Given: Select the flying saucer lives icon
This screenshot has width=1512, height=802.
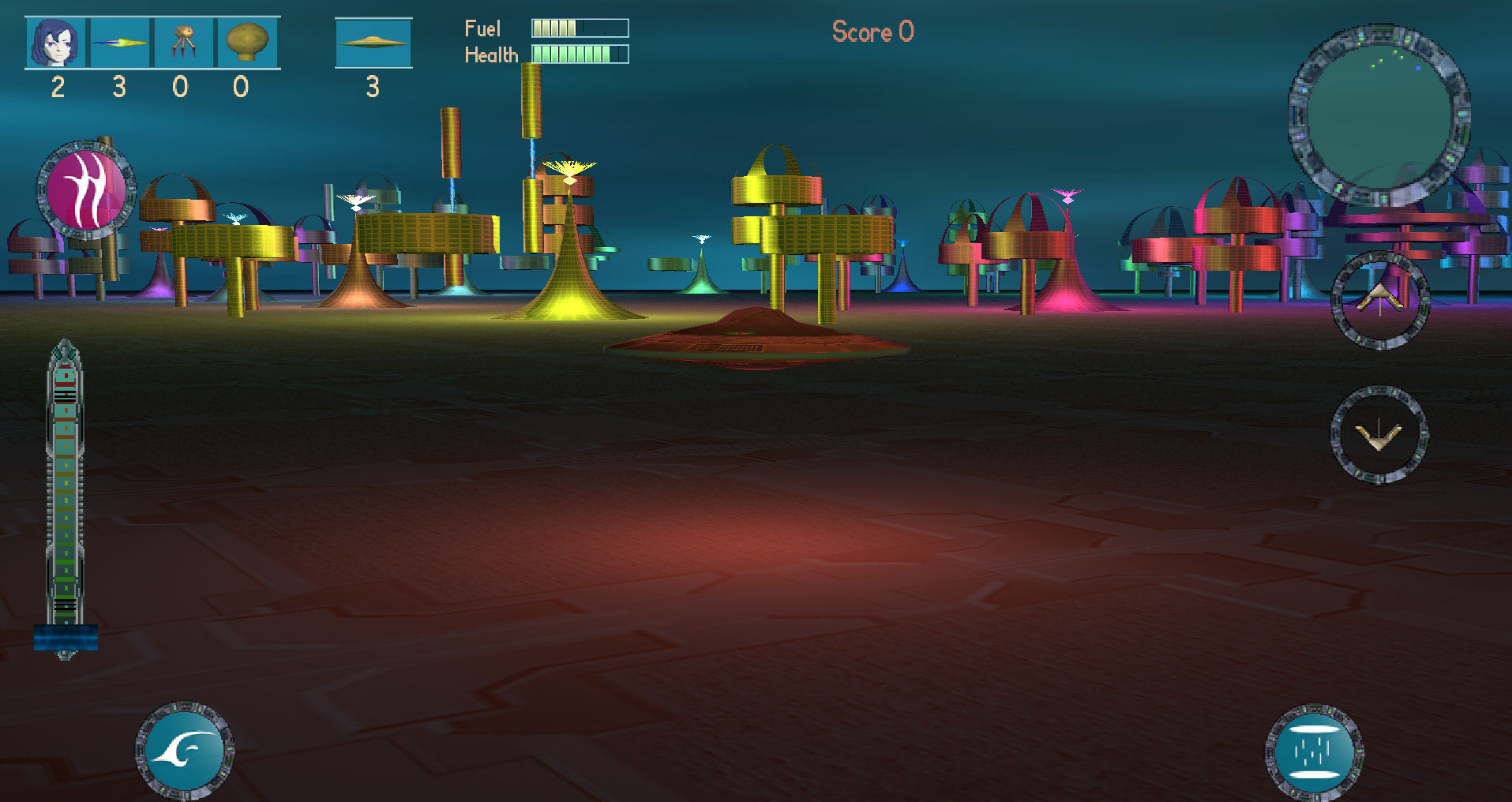Looking at the screenshot, I should pos(373,43).
